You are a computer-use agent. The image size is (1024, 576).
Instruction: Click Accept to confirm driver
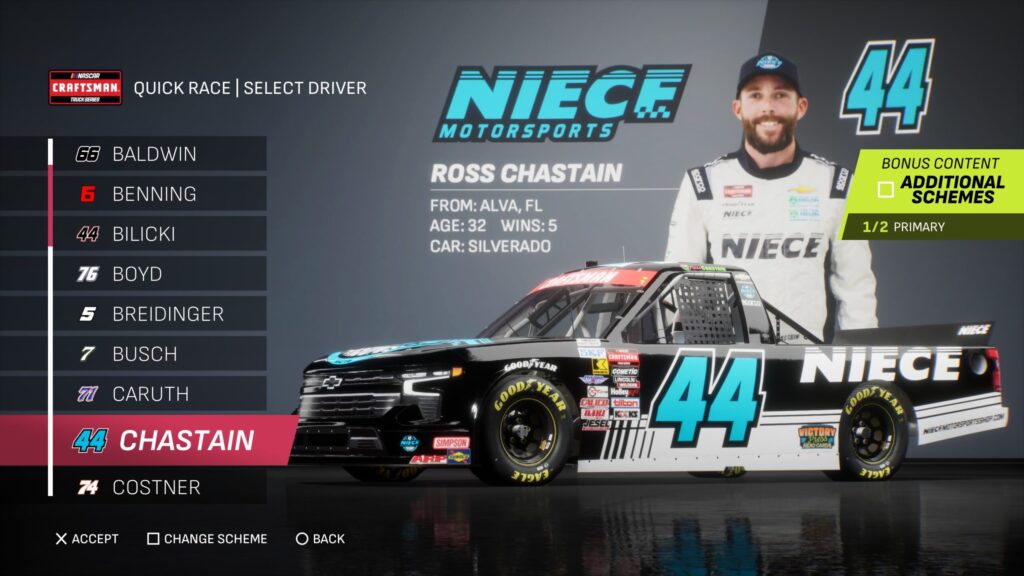87,539
